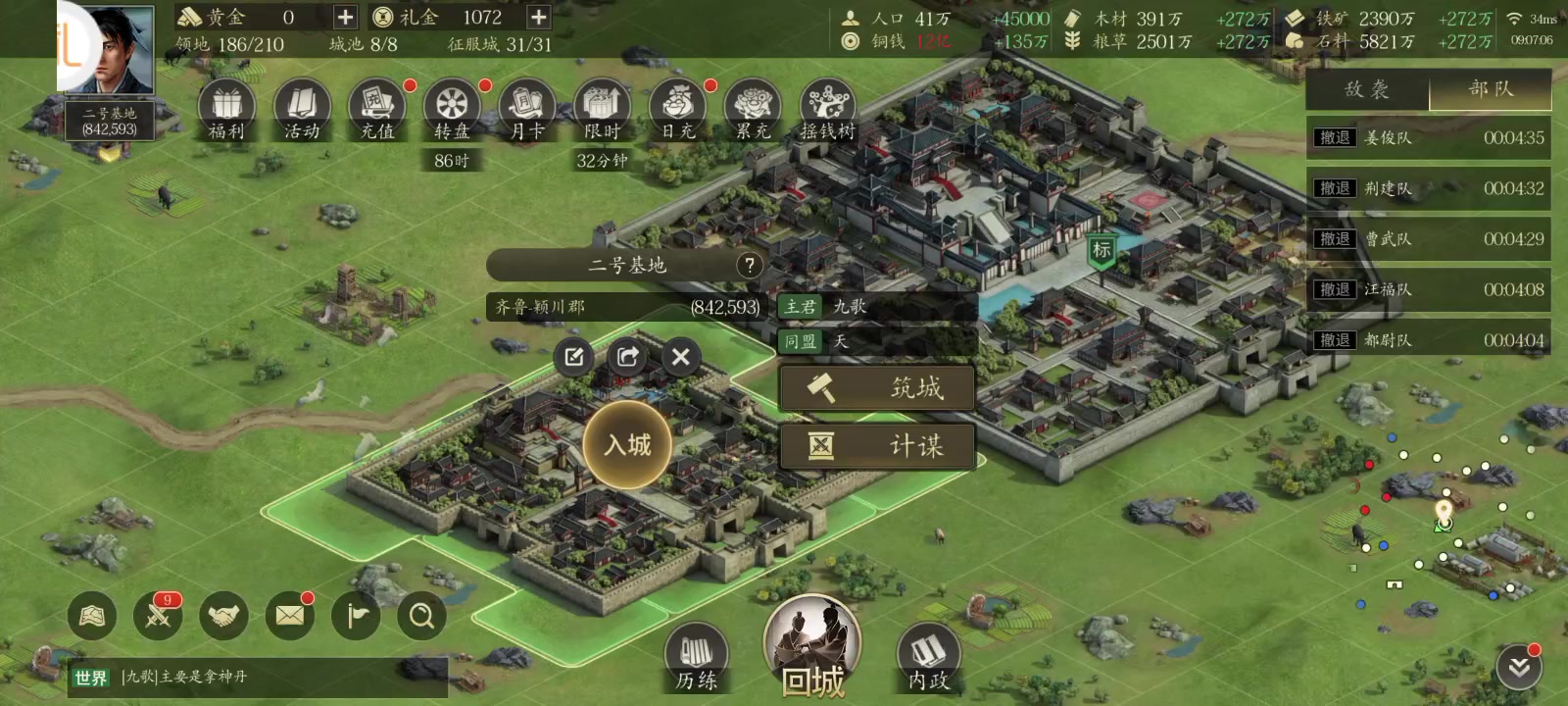1568x706 pixels.
Task: Click the edit pencil icon button
Action: (574, 357)
